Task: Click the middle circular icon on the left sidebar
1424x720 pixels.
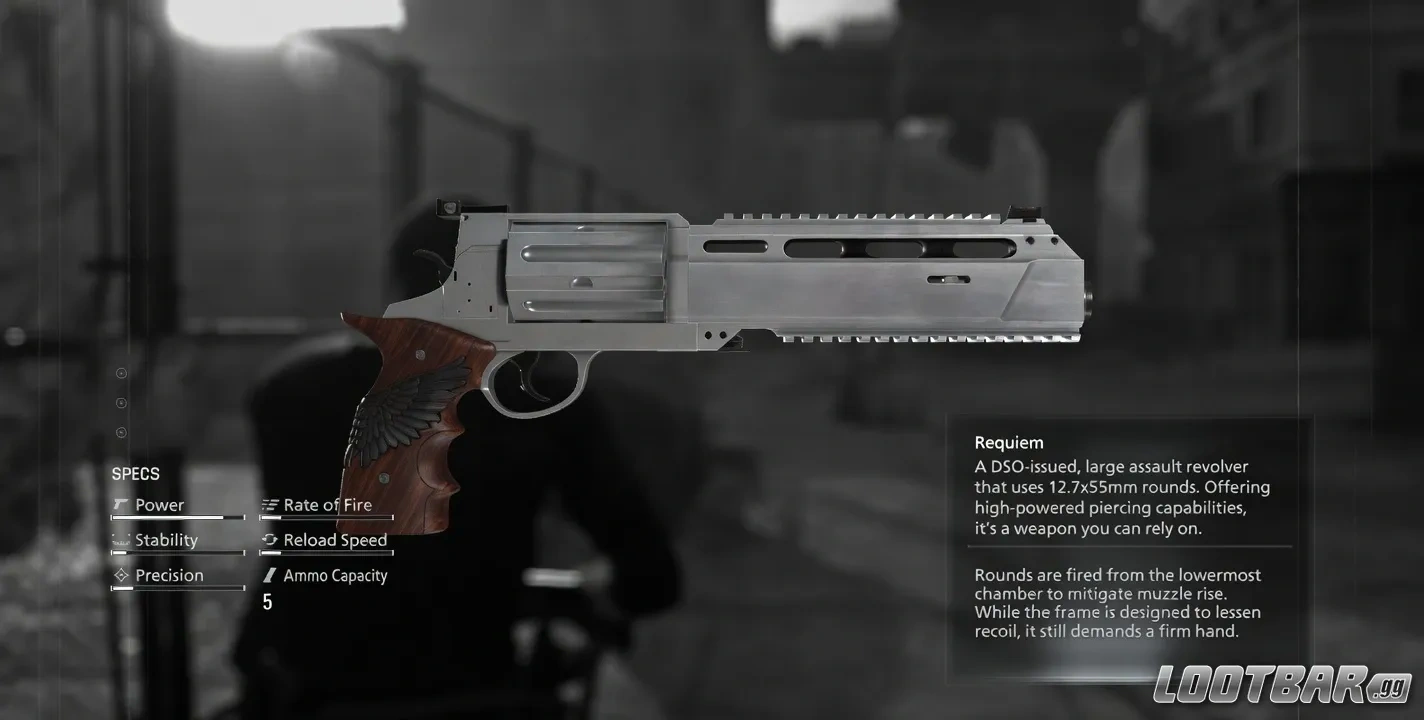Action: point(121,403)
